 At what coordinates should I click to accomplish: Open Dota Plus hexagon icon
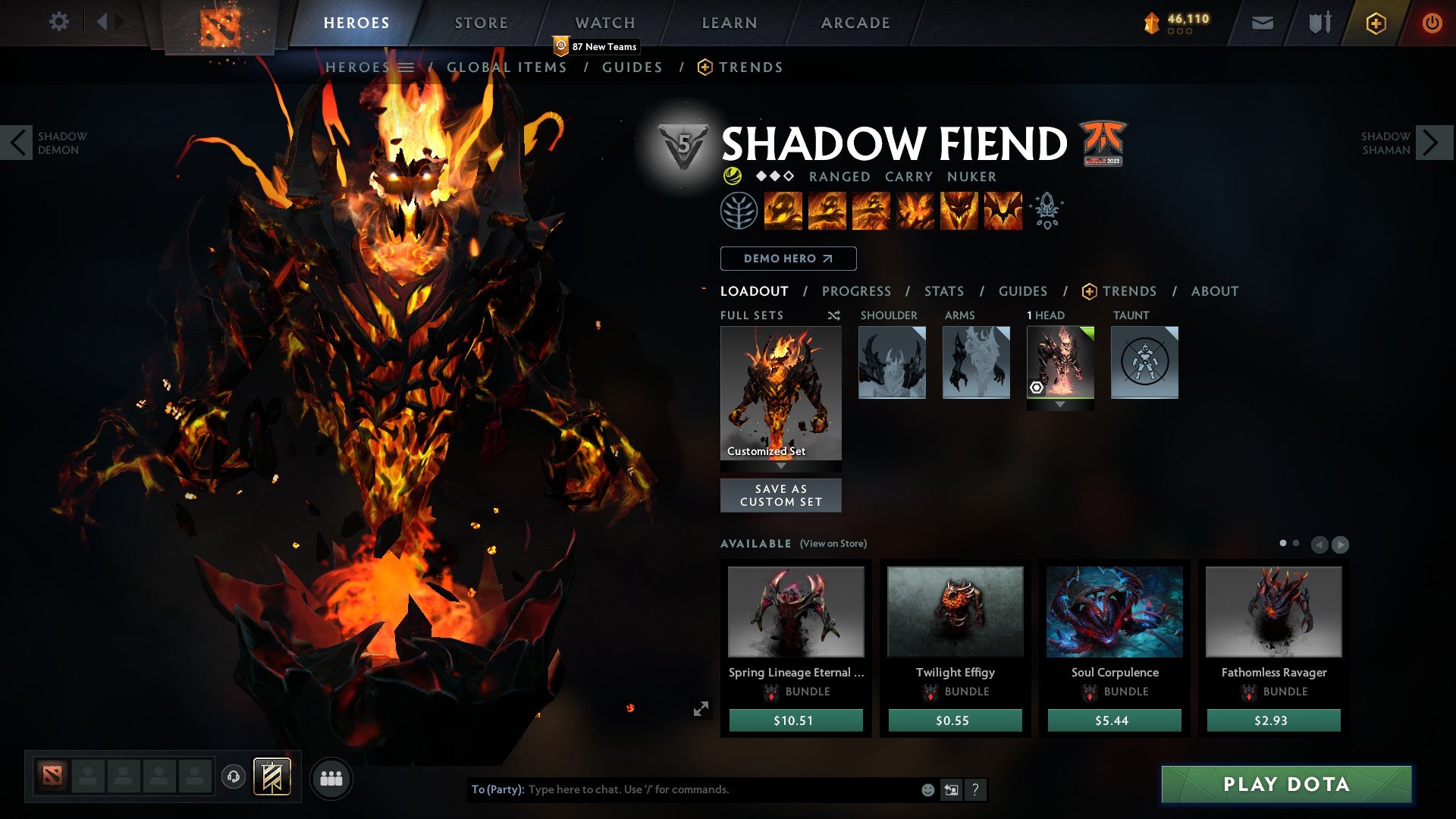[x=1376, y=22]
